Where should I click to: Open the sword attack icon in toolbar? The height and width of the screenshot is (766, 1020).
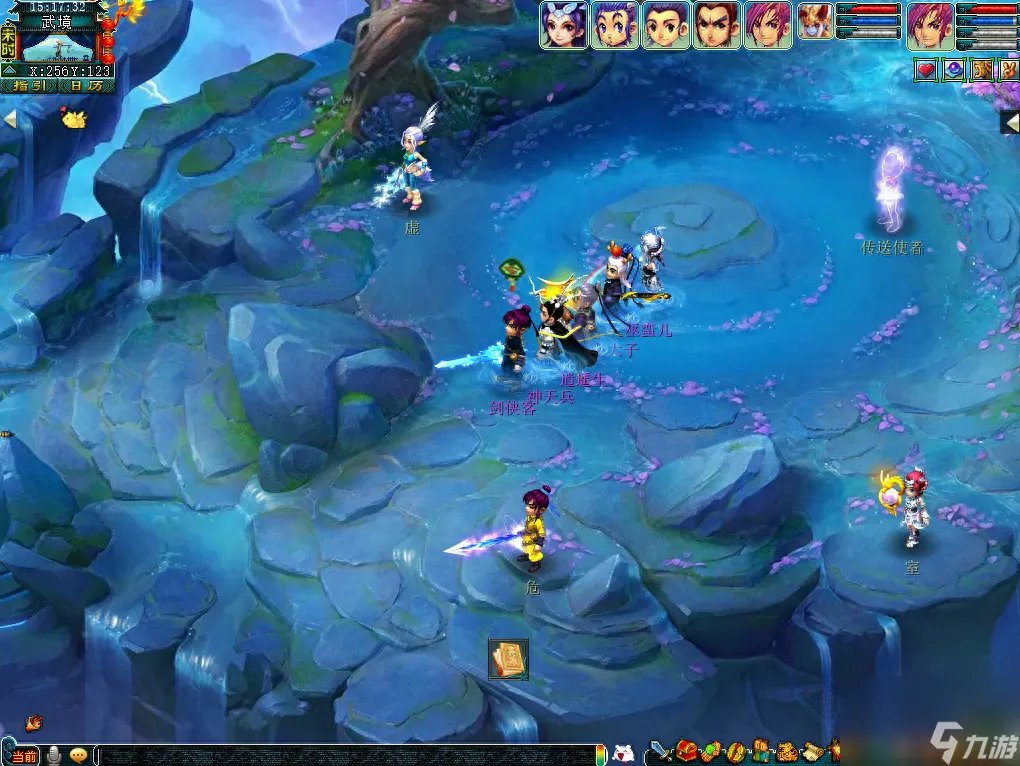click(x=660, y=751)
